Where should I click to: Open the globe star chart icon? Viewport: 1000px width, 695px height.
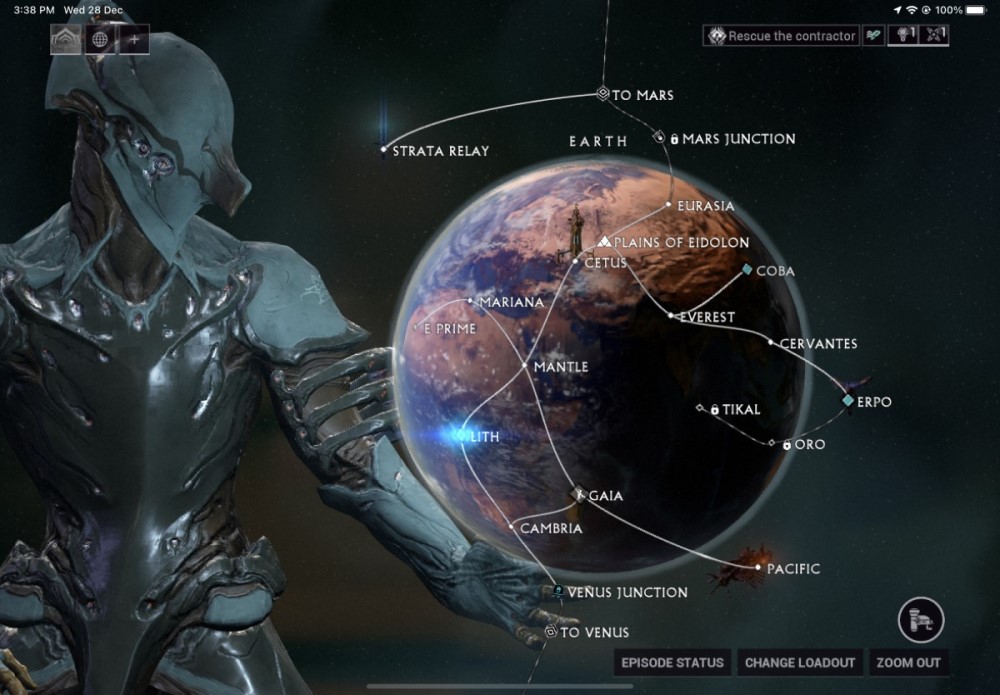[99, 39]
